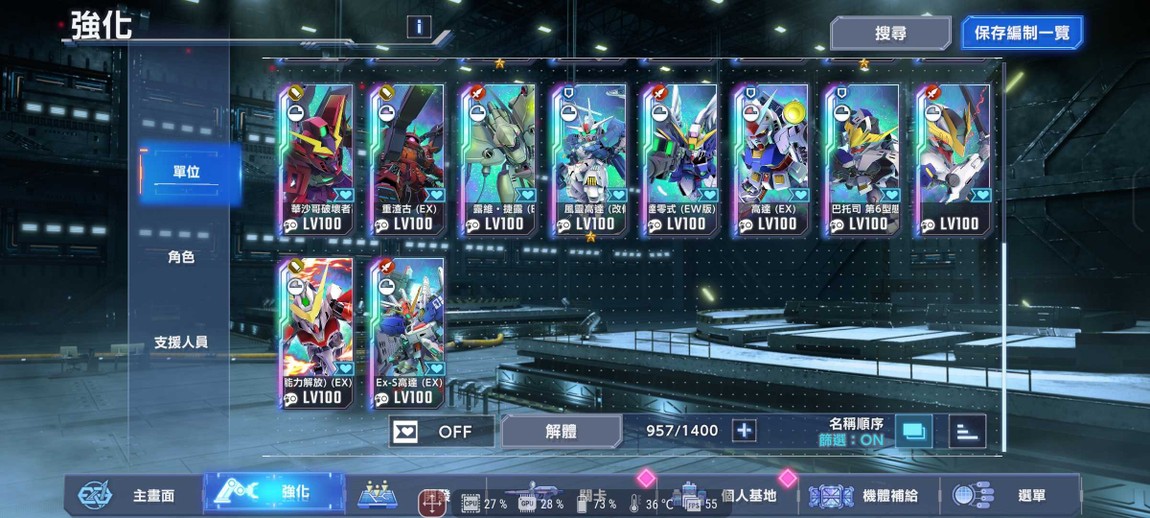Switch to the 單位 units tab

[x=186, y=172]
